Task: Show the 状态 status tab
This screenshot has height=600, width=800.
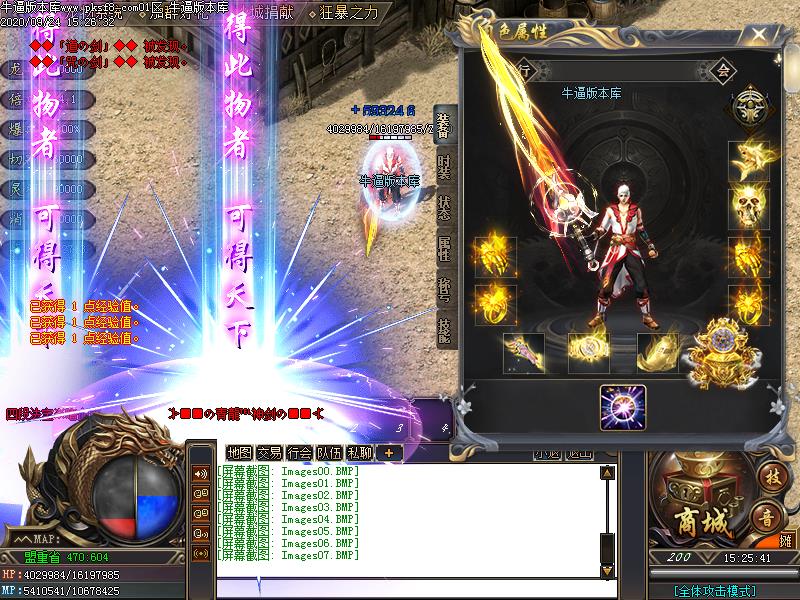Action: 444,208
